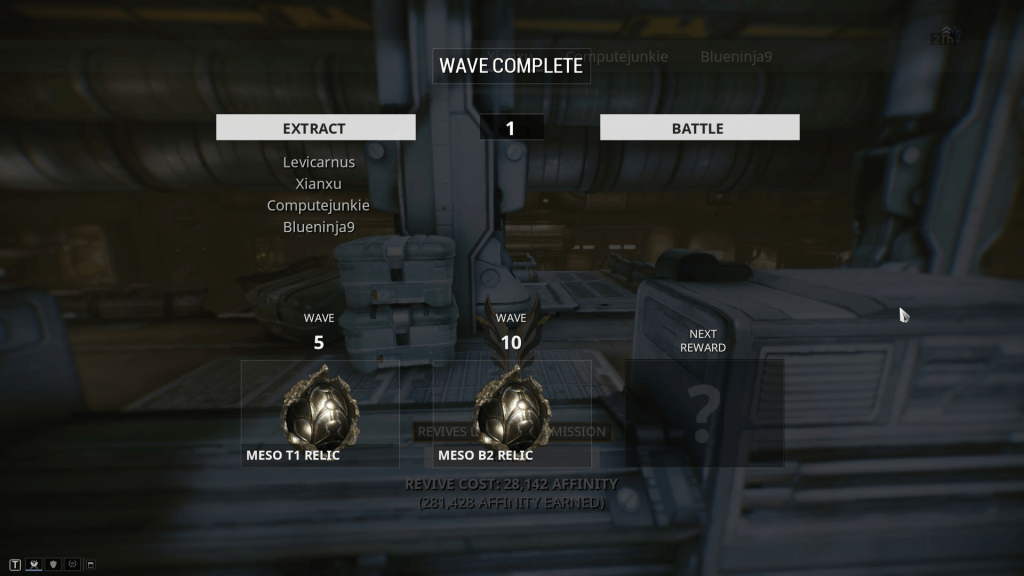Switch to the shield chat tab
This screenshot has height=576, width=1024.
click(x=53, y=565)
